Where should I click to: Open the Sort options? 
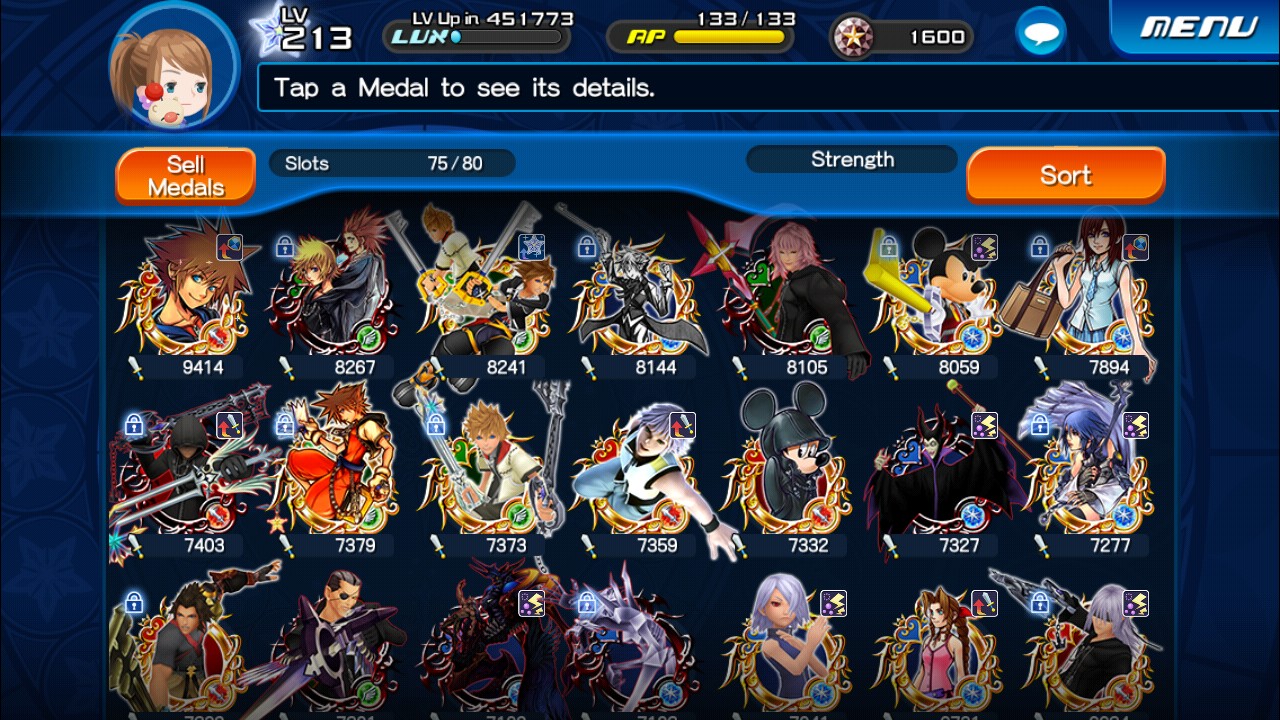point(1065,176)
